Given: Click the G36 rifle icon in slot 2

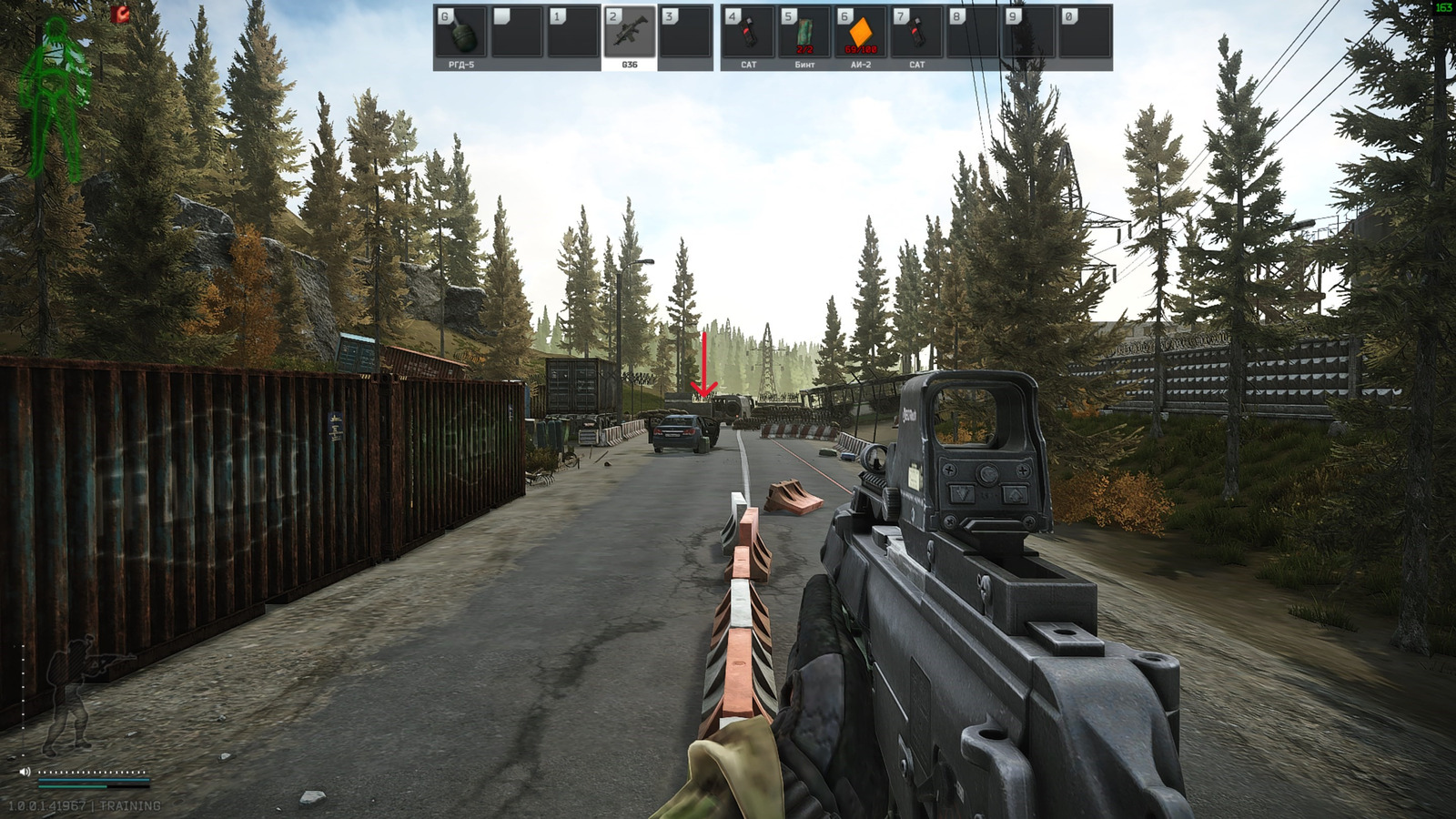Looking at the screenshot, I should click(630, 35).
